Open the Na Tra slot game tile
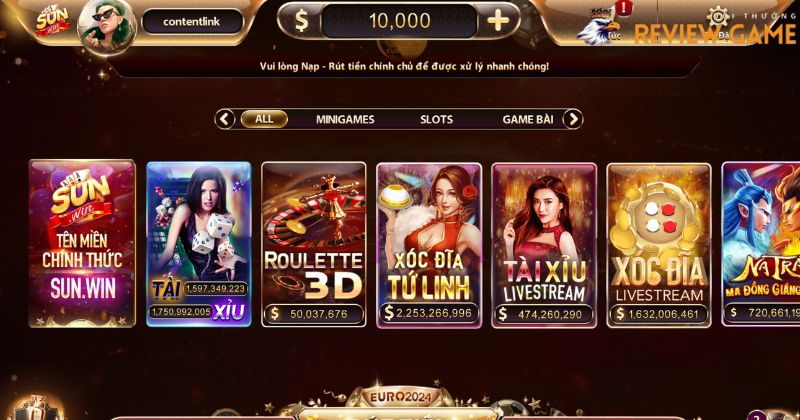The image size is (800, 420). [762, 243]
